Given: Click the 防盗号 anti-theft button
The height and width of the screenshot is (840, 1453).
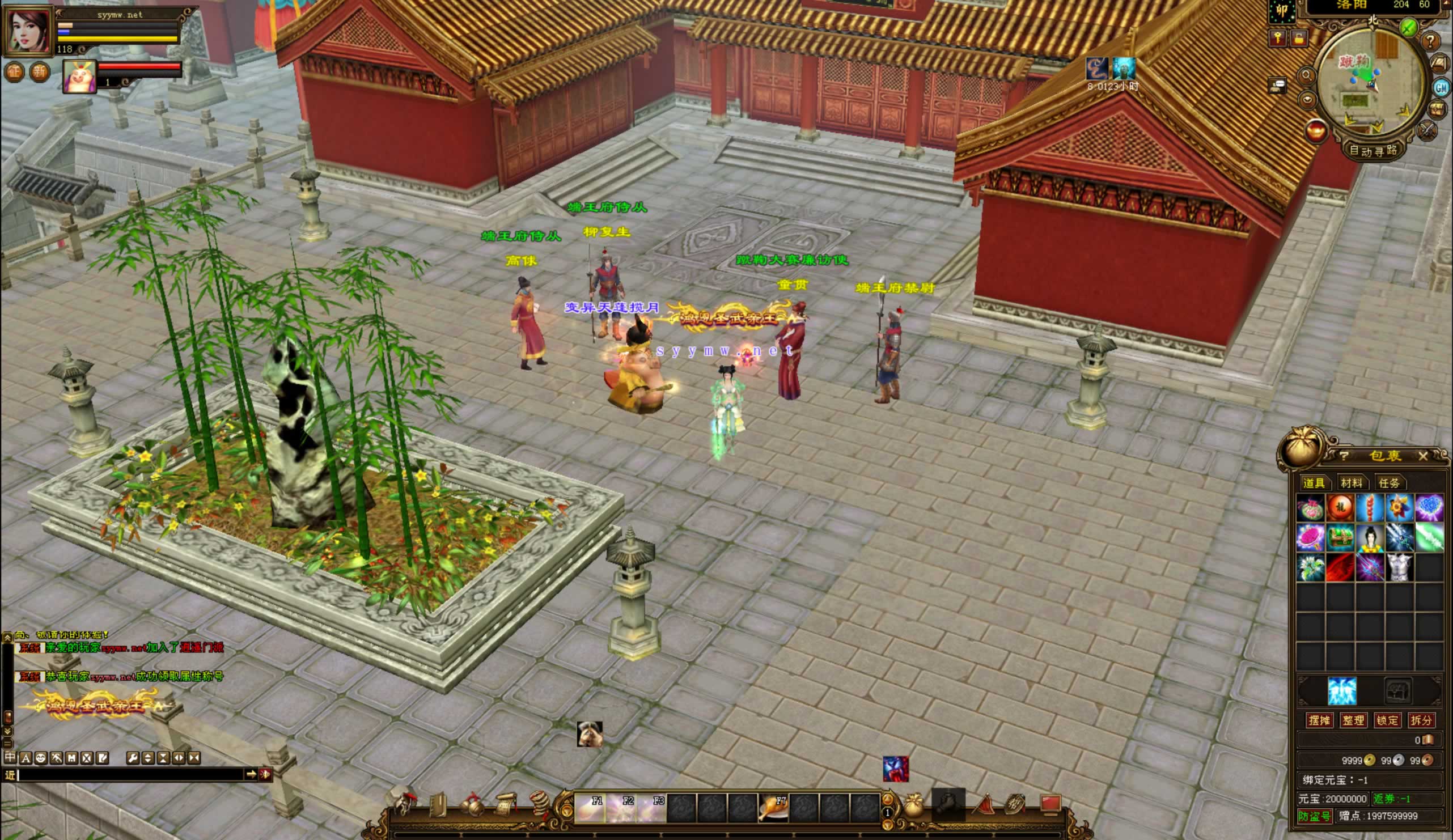Looking at the screenshot, I should tap(1315, 816).
